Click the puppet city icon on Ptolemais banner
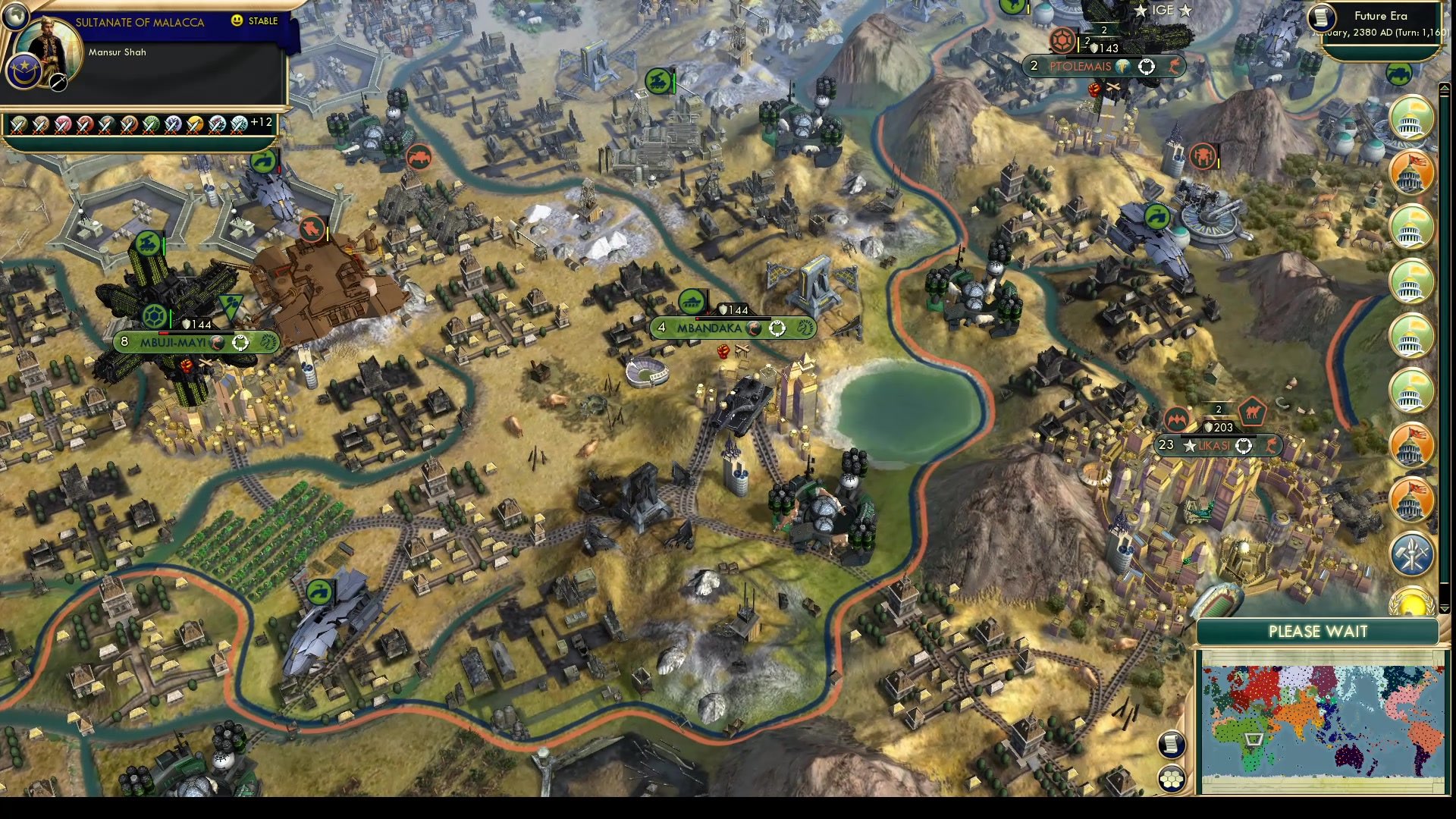The width and height of the screenshot is (1456, 819). (x=1122, y=67)
